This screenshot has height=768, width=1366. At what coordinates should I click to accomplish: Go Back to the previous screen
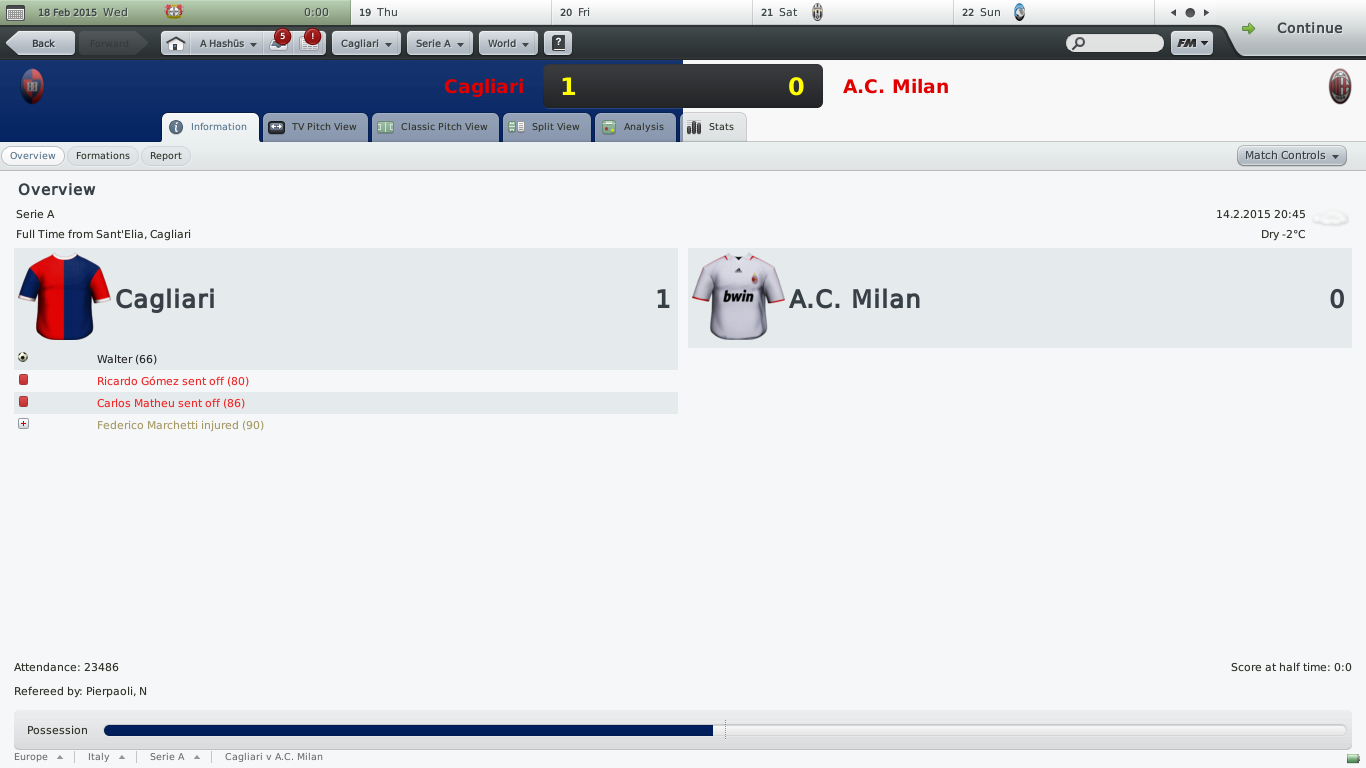point(42,44)
